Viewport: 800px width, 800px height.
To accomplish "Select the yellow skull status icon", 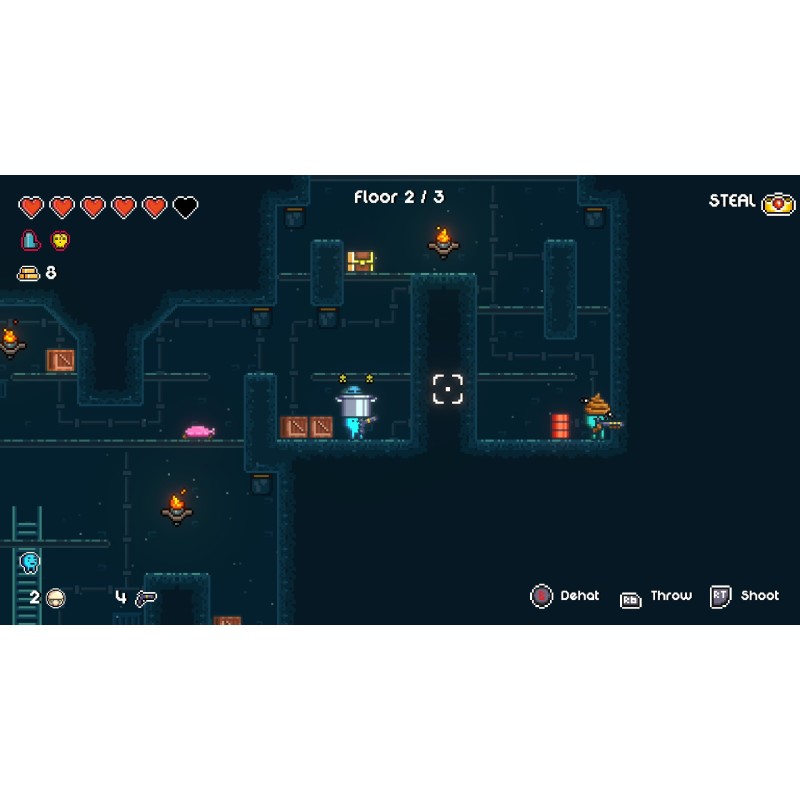I will pos(60,241).
